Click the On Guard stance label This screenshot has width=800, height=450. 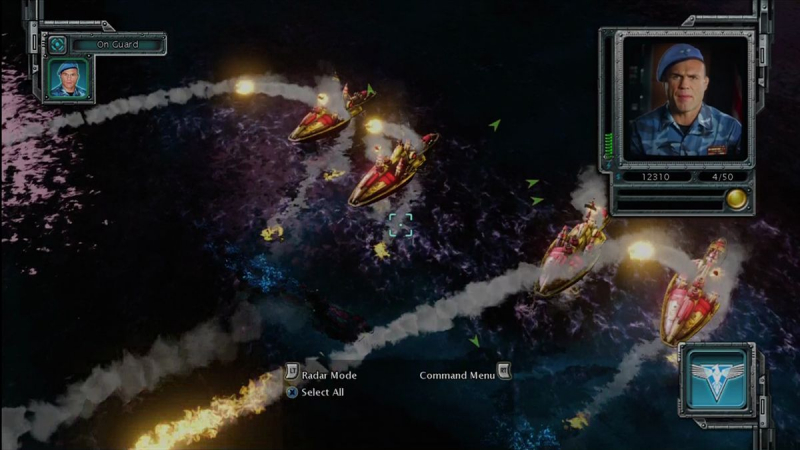[117, 45]
